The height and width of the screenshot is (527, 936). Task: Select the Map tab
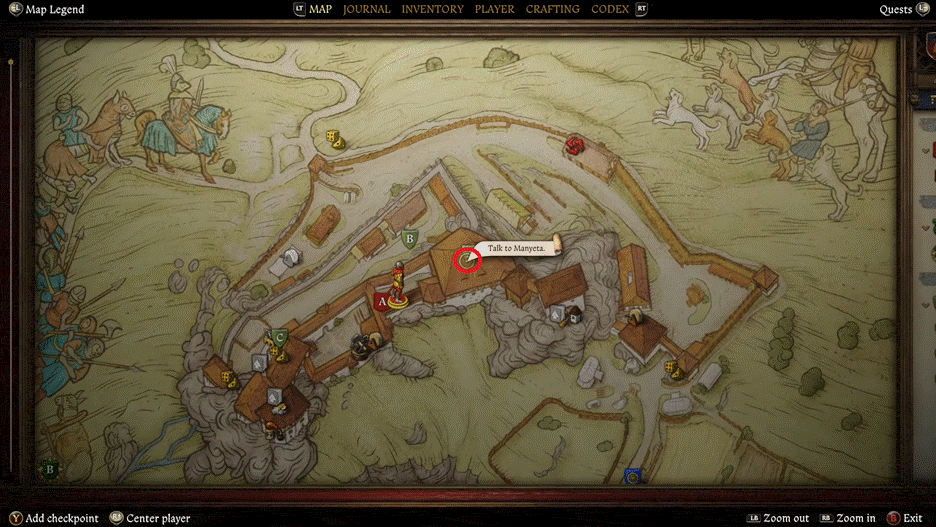coord(320,9)
